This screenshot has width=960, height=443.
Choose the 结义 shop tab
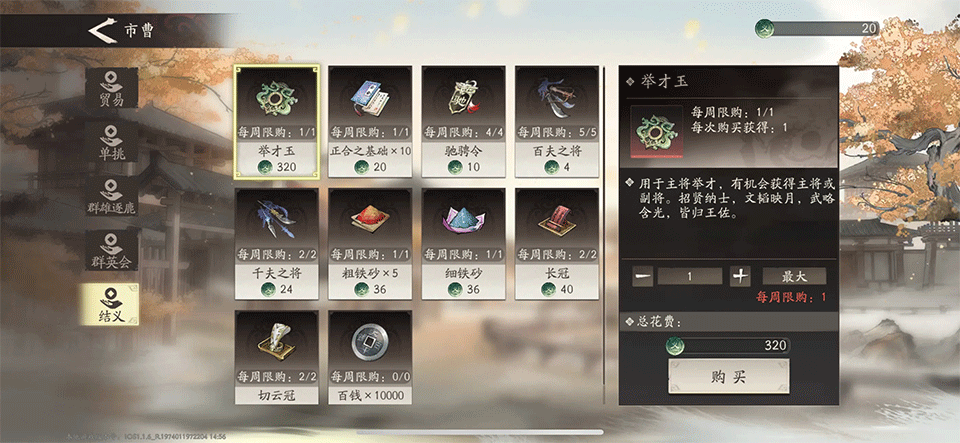click(x=111, y=304)
